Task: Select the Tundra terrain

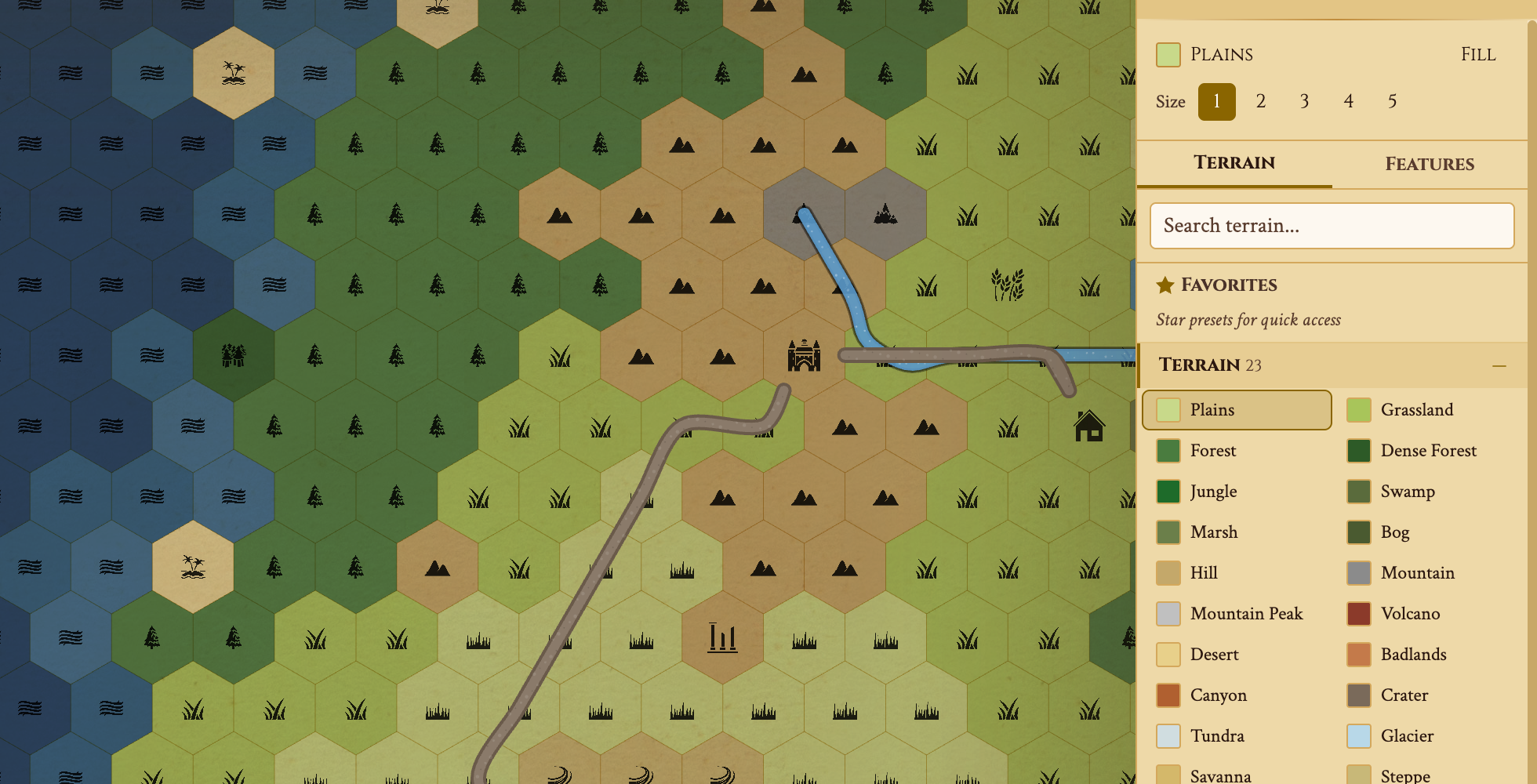Action: click(x=1217, y=736)
